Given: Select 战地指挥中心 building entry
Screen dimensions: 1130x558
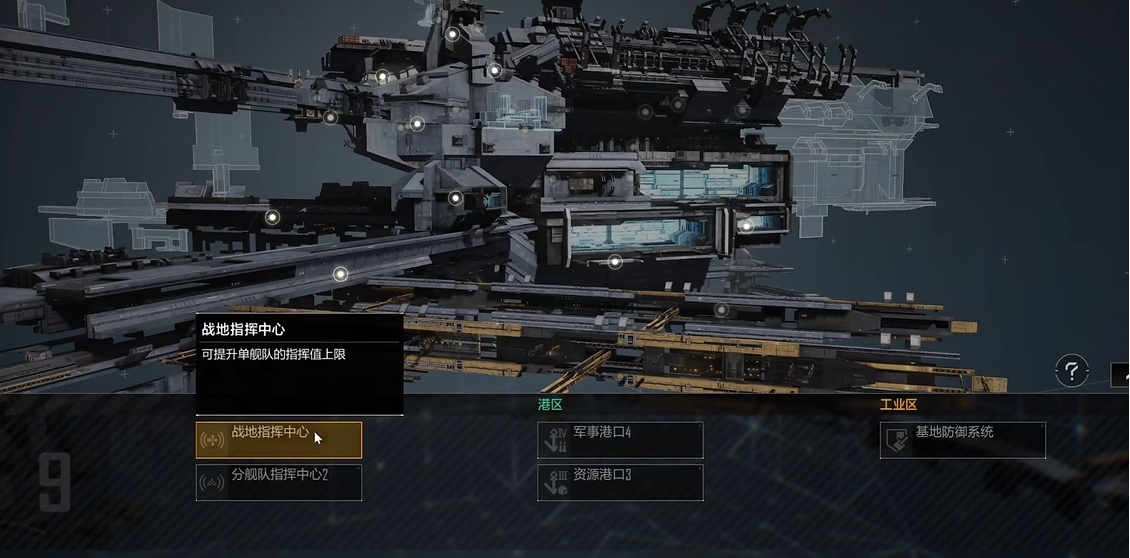Looking at the screenshot, I should [278, 440].
